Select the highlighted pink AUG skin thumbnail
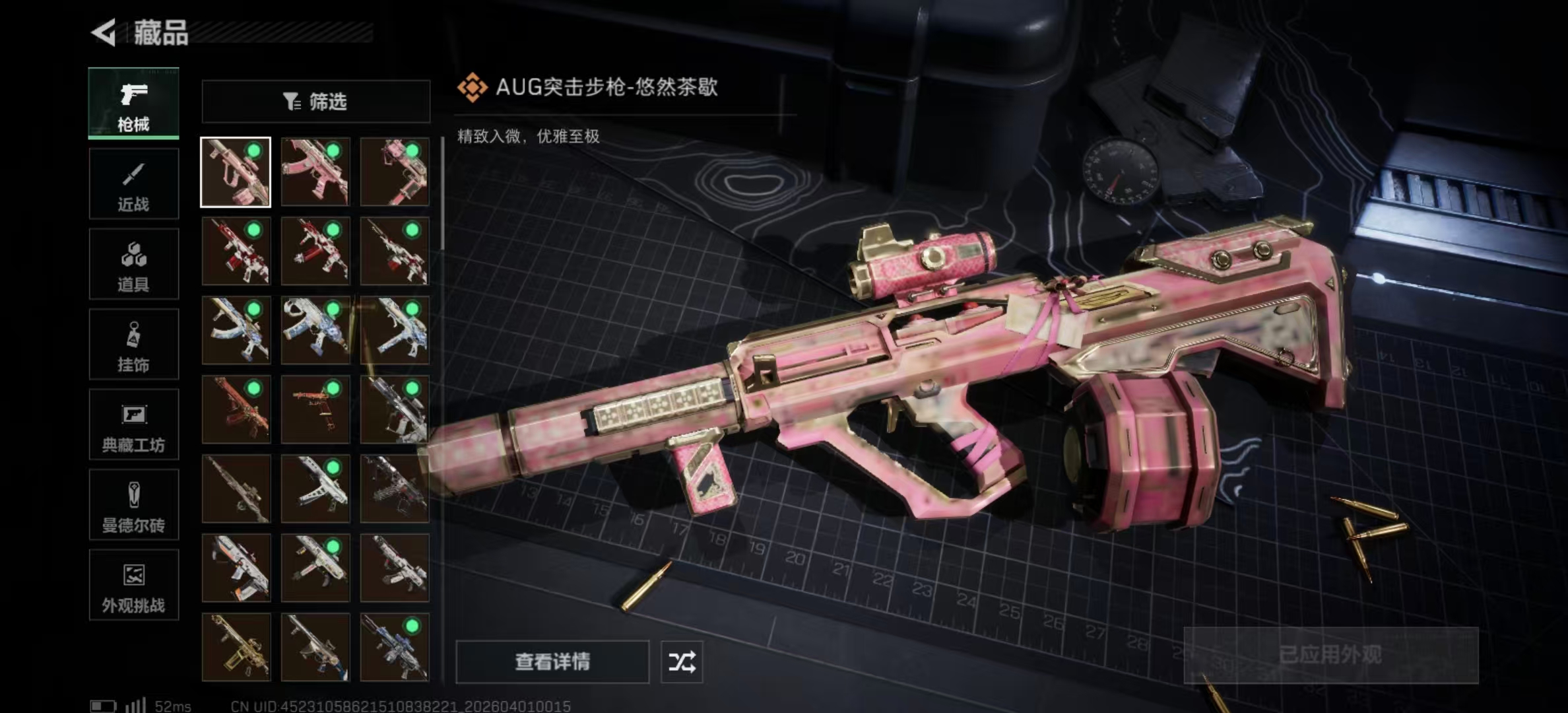 [x=236, y=172]
